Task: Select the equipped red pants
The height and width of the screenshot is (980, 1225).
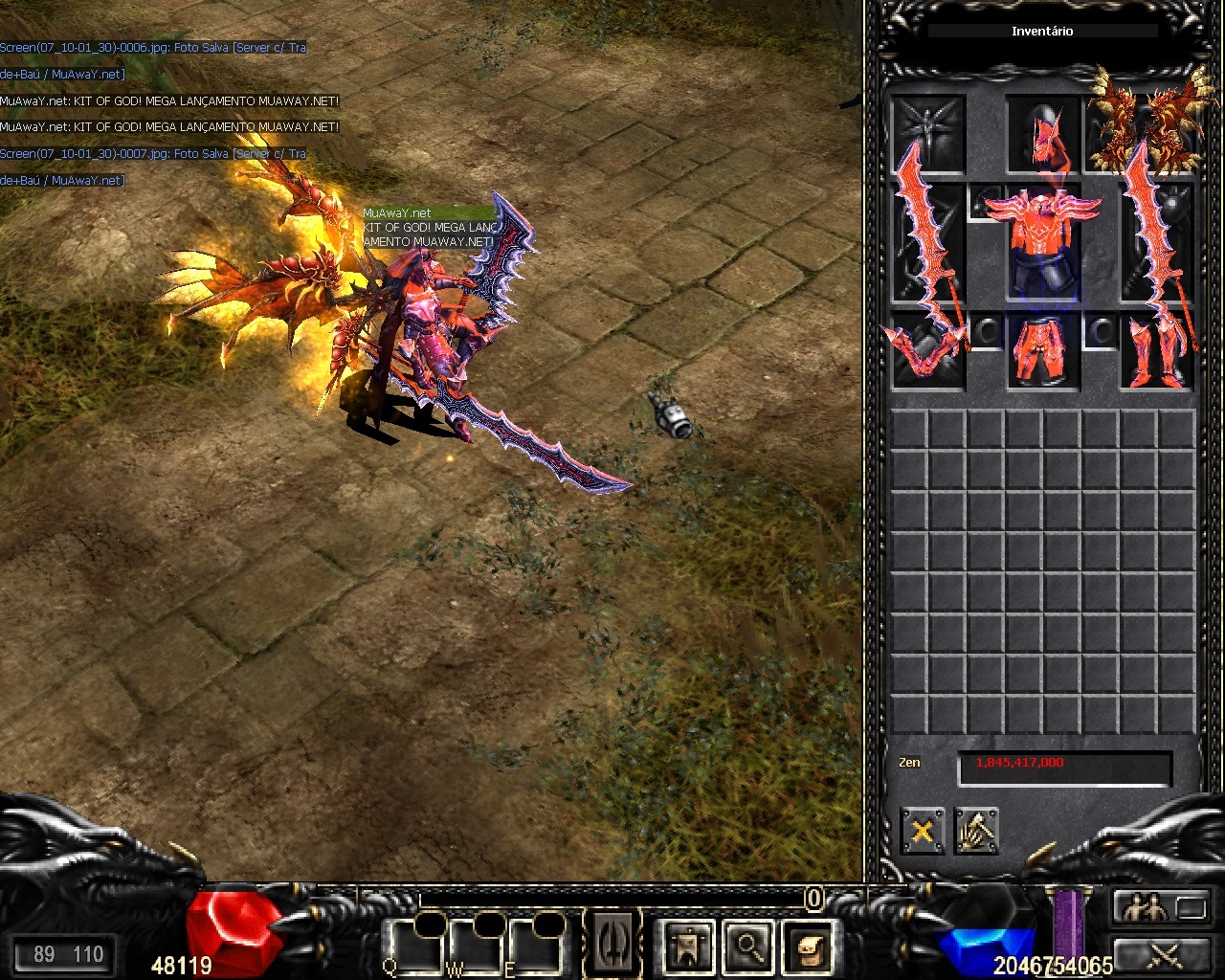Action: point(1042,352)
